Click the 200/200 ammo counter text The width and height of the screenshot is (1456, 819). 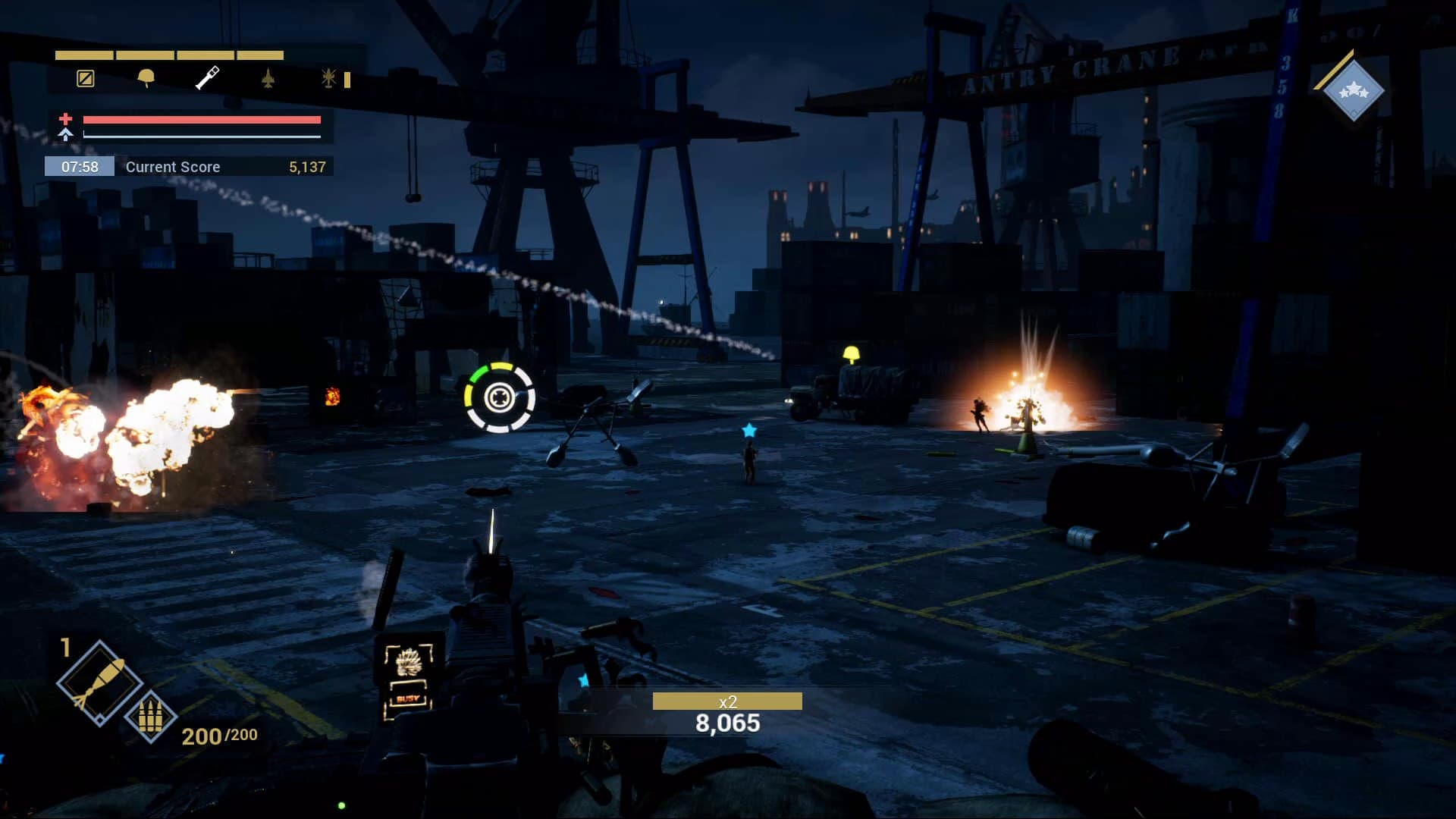[x=218, y=734]
